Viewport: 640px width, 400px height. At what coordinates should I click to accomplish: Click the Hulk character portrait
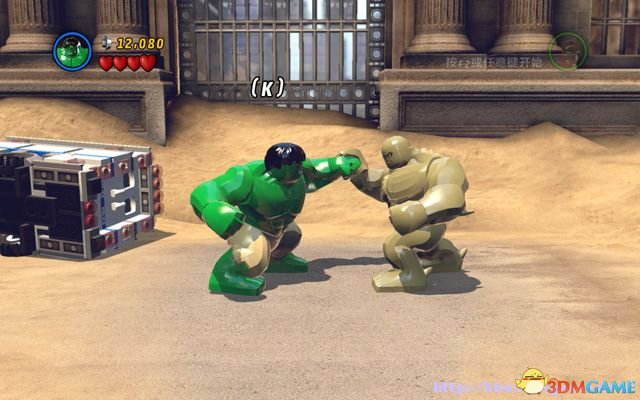click(x=73, y=49)
